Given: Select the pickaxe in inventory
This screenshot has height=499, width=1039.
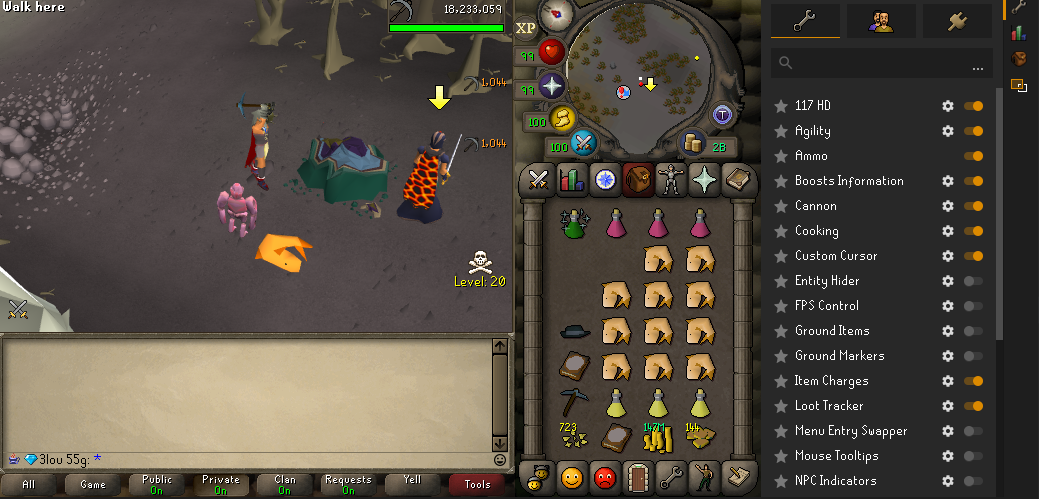Looking at the screenshot, I should (574, 402).
